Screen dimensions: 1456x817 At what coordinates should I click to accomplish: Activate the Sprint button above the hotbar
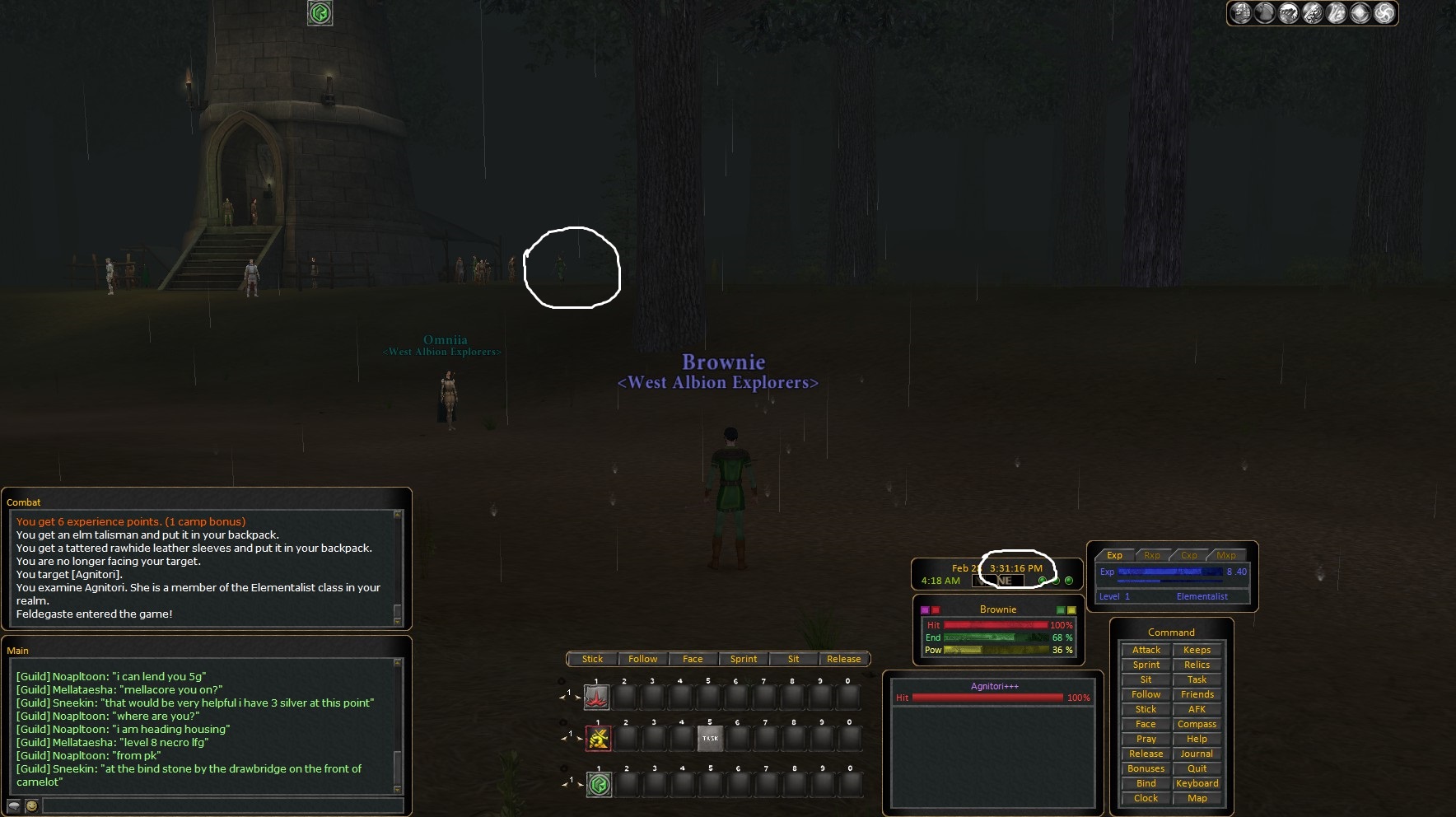coord(743,659)
